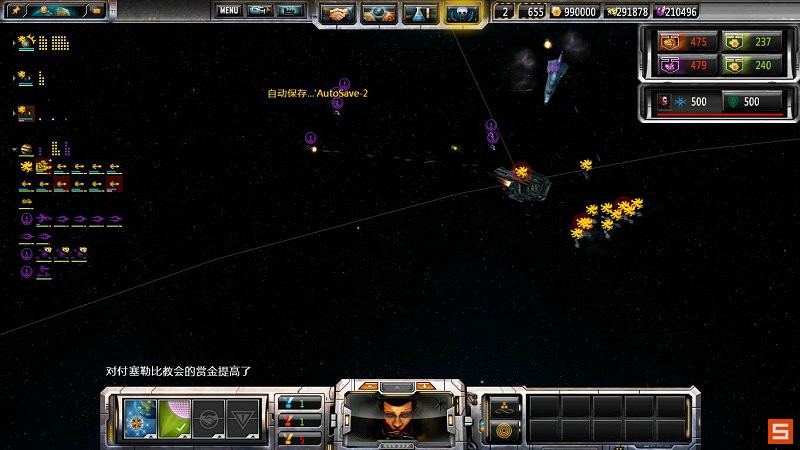Select the yellow ship icon above the spiral
The width and height of the screenshot is (800, 450).
click(x=504, y=406)
